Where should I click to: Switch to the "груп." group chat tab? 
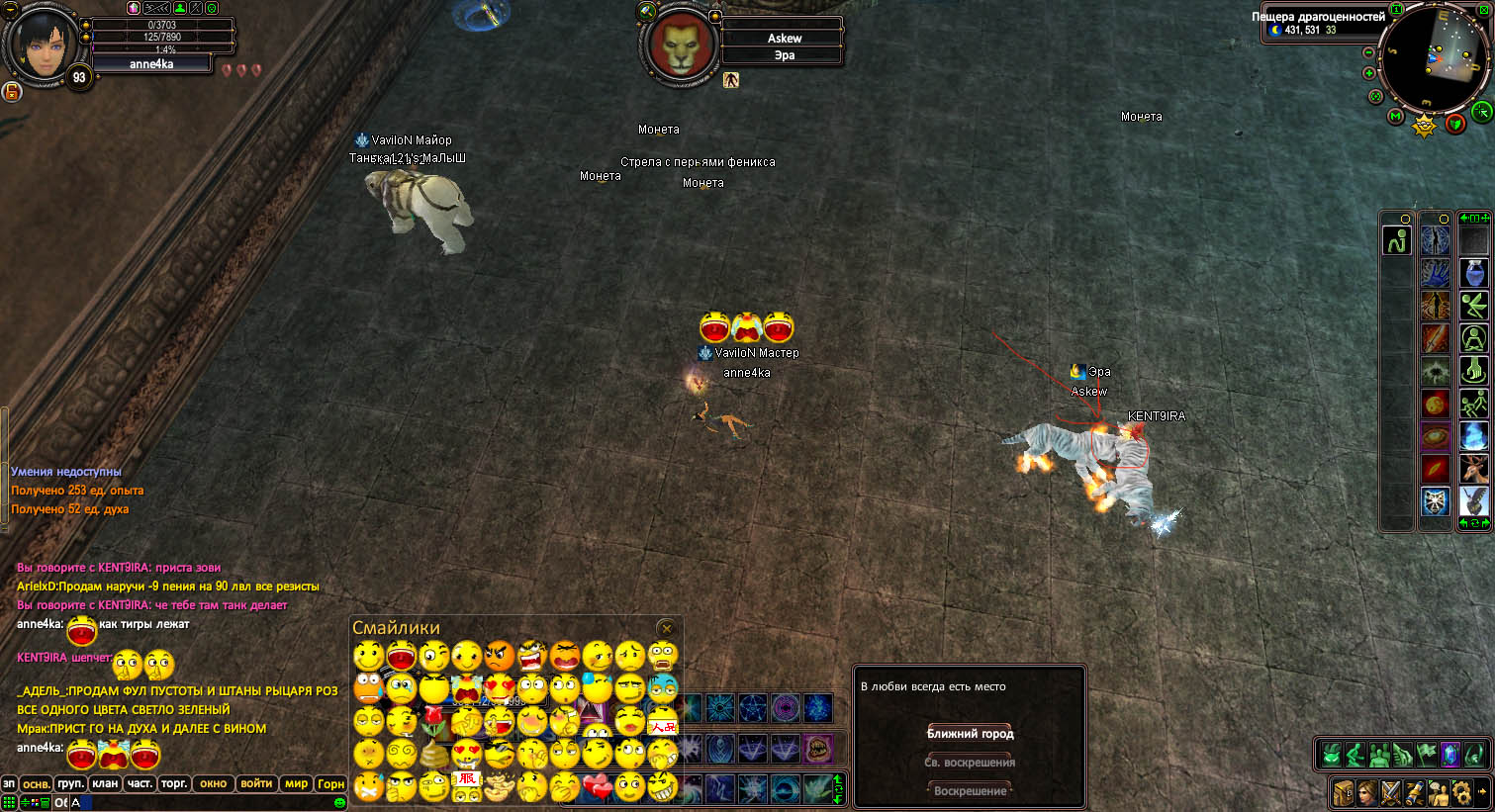pos(70,783)
